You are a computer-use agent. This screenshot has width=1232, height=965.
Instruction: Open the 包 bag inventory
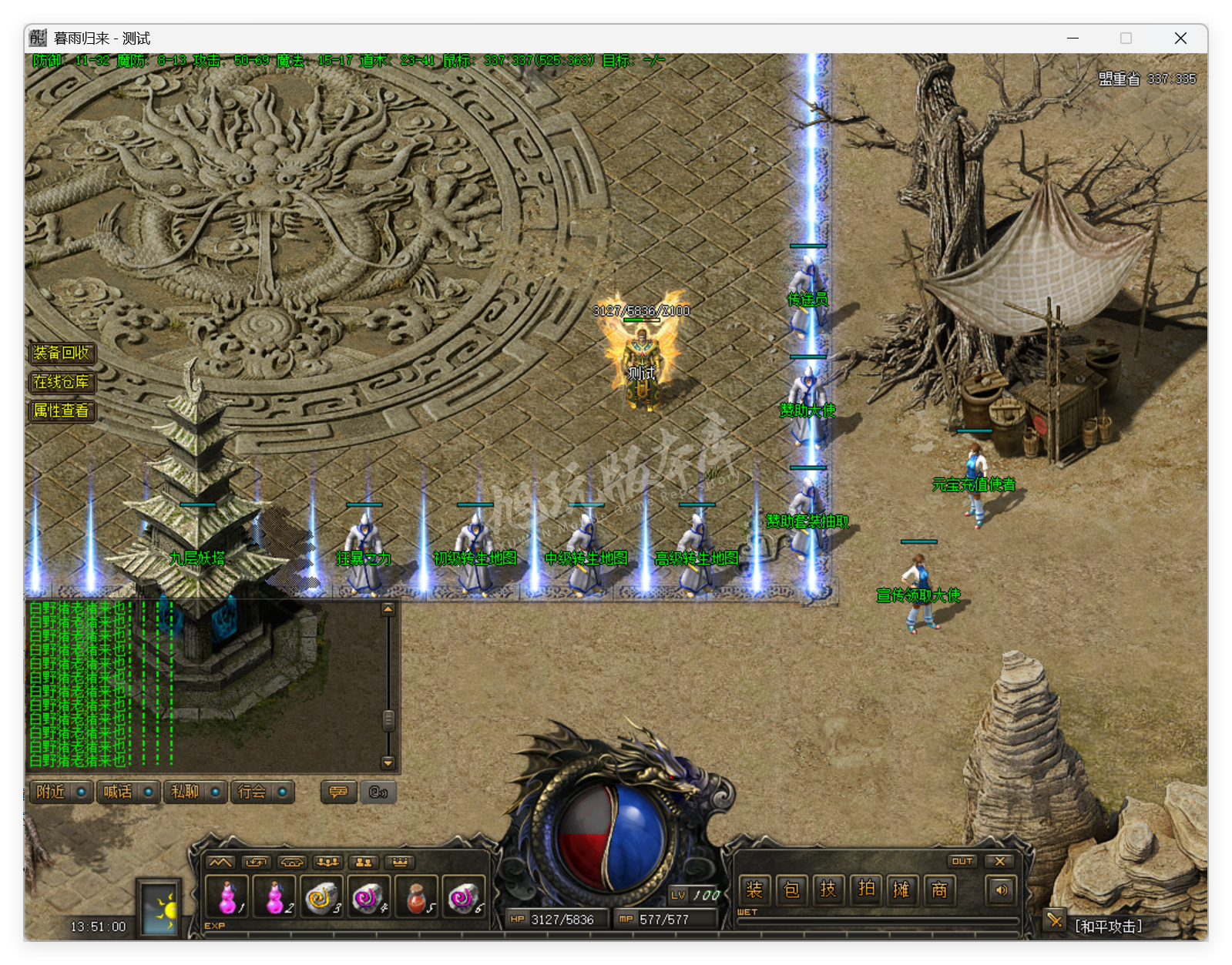(x=791, y=890)
